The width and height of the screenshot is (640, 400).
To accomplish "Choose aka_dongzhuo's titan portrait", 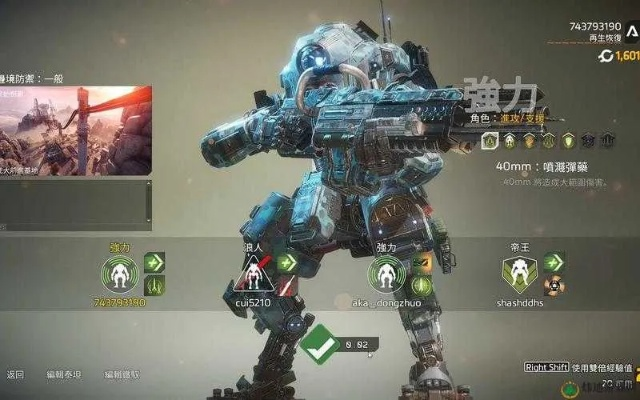I will (x=386, y=275).
